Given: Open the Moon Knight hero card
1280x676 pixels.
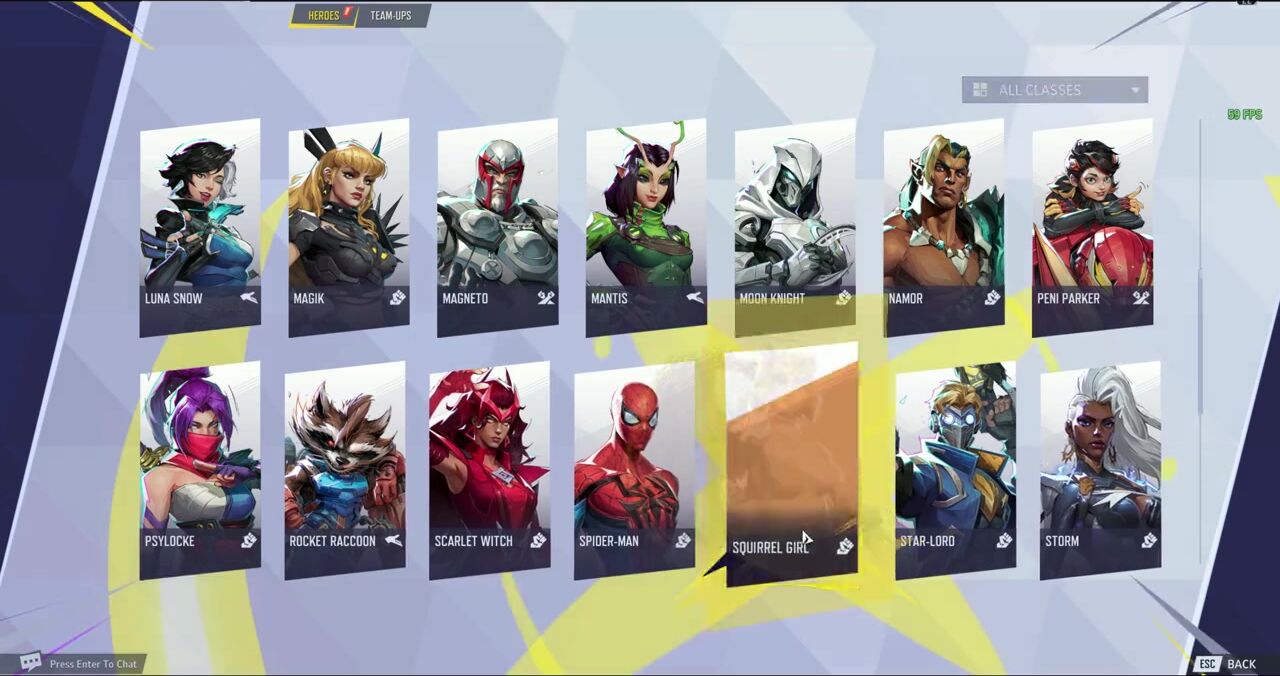Looking at the screenshot, I should pos(795,225).
